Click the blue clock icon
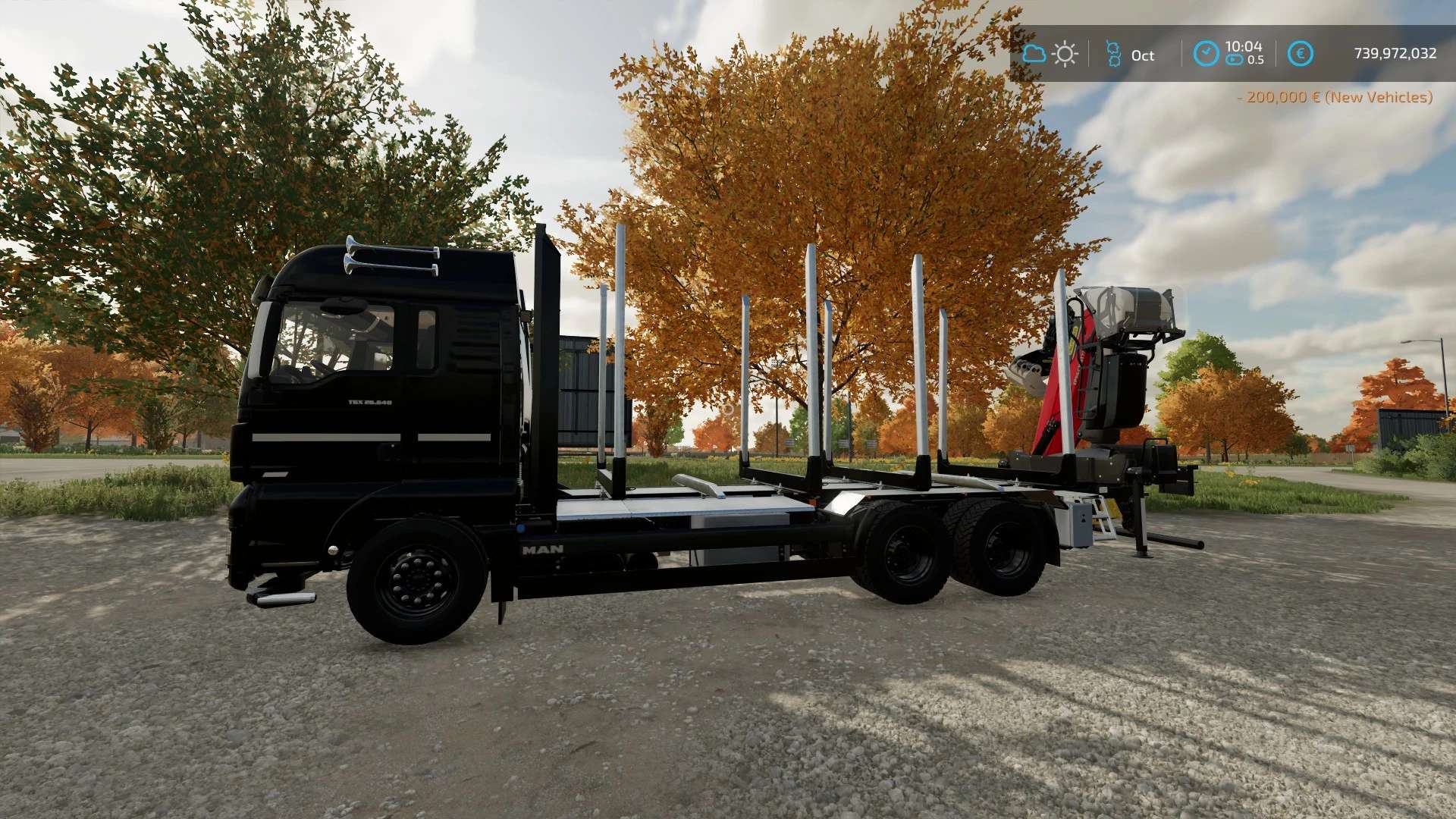Image resolution: width=1456 pixels, height=819 pixels. (1206, 54)
